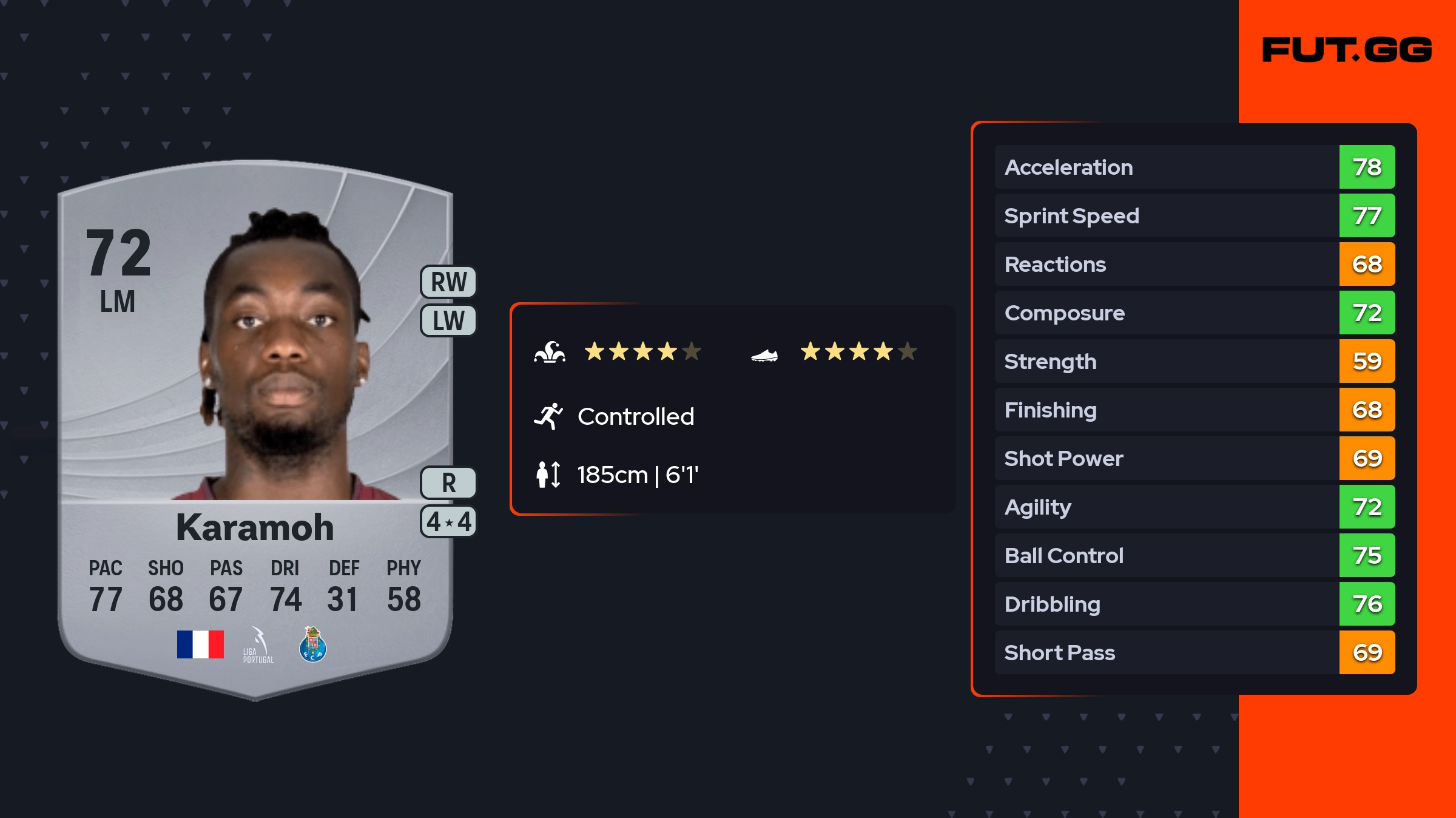Click the FUT.GG logo
The image size is (1456, 818).
click(x=1347, y=50)
